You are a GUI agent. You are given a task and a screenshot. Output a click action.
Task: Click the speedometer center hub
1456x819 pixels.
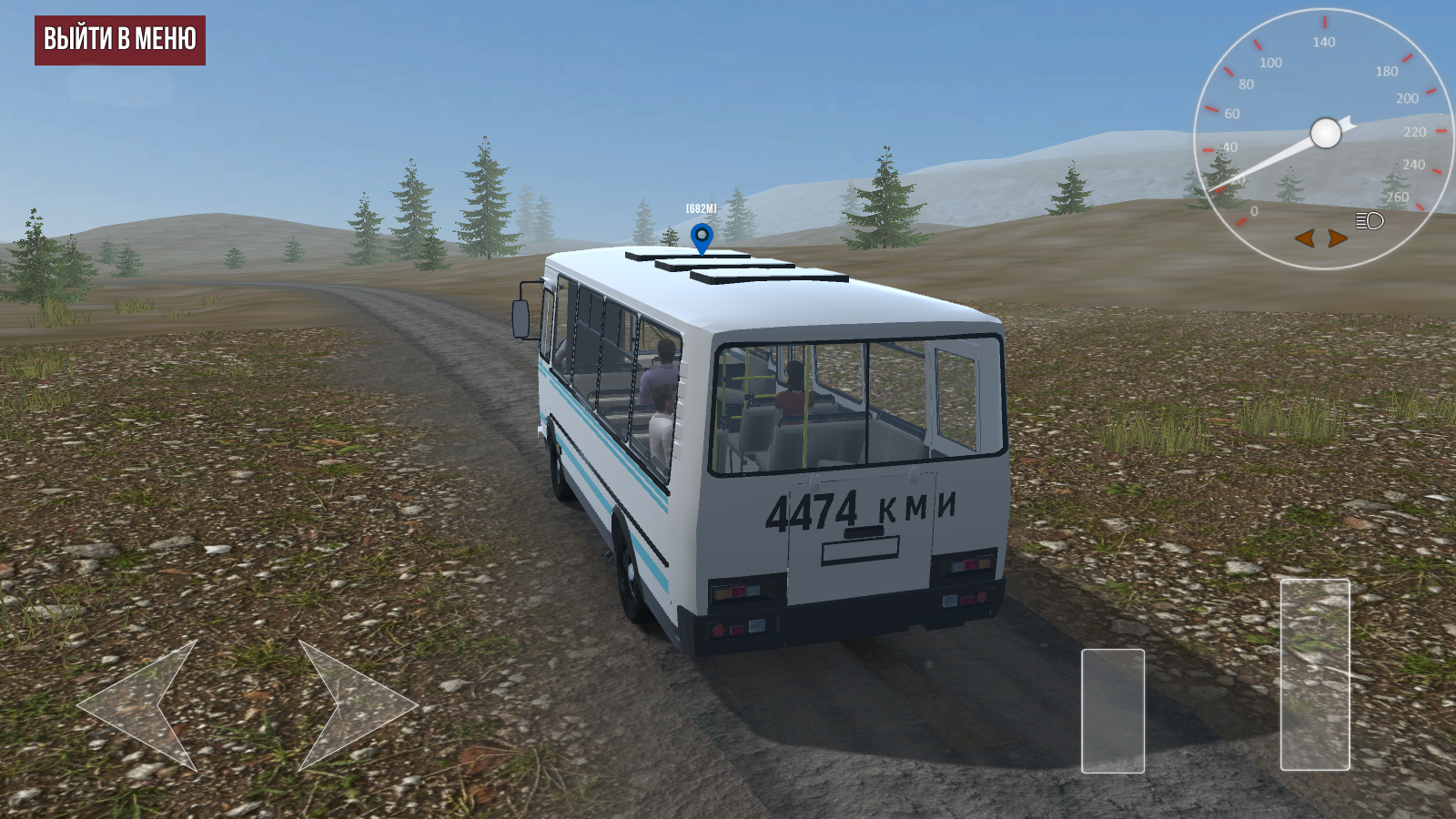(1324, 132)
